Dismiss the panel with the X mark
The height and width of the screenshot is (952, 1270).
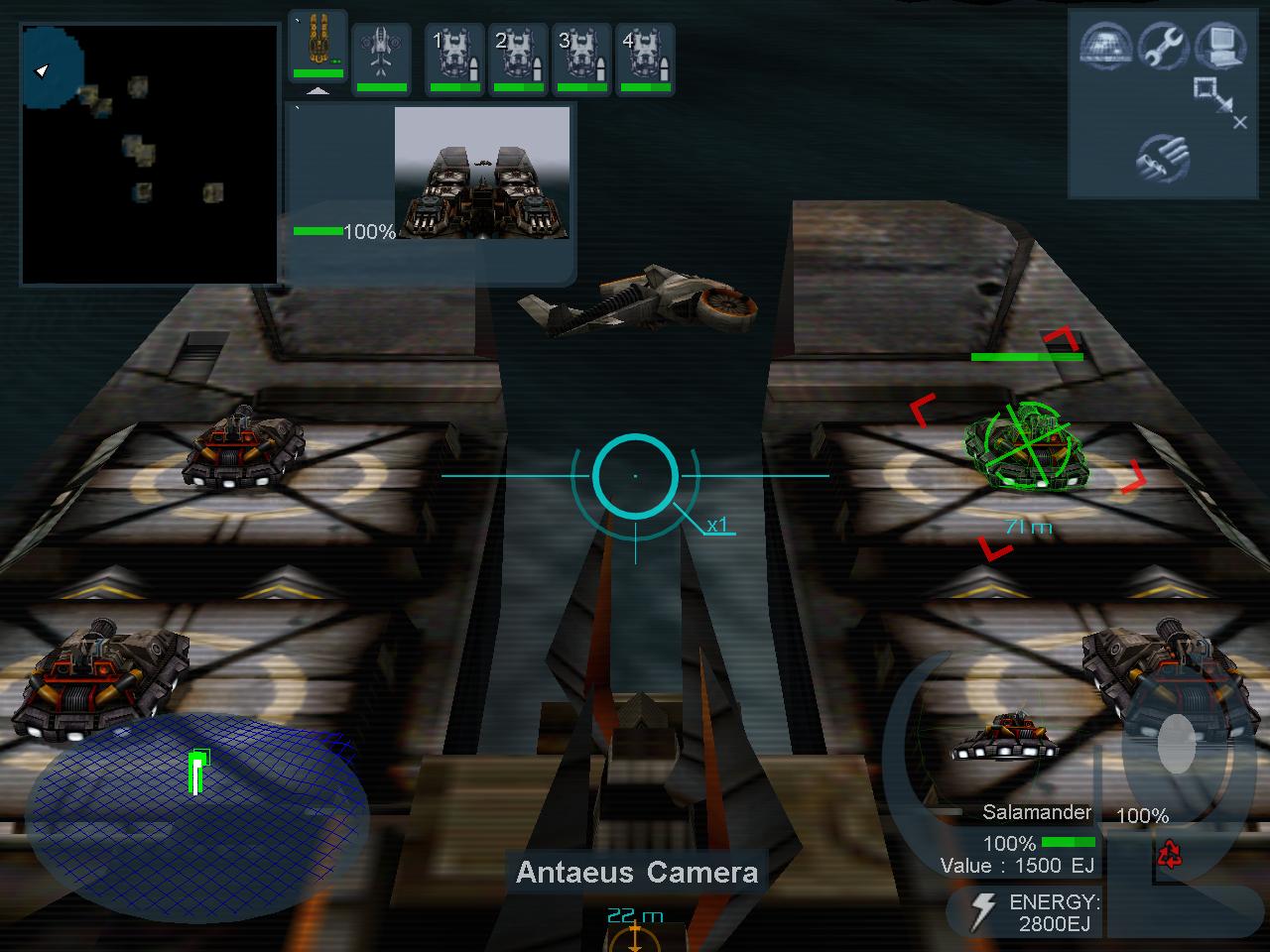click(x=1241, y=121)
